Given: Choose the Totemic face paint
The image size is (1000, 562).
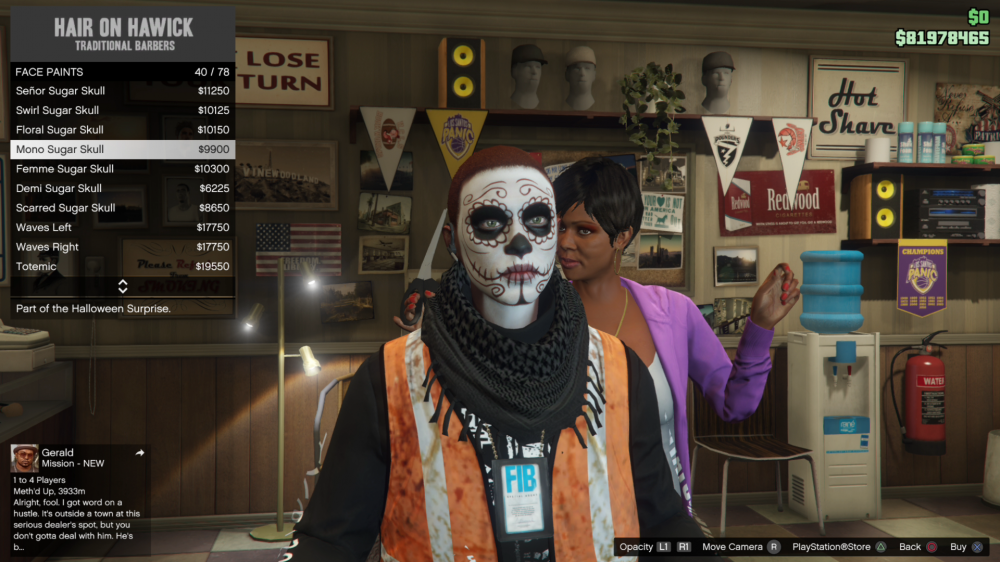Looking at the screenshot, I should coord(122,267).
